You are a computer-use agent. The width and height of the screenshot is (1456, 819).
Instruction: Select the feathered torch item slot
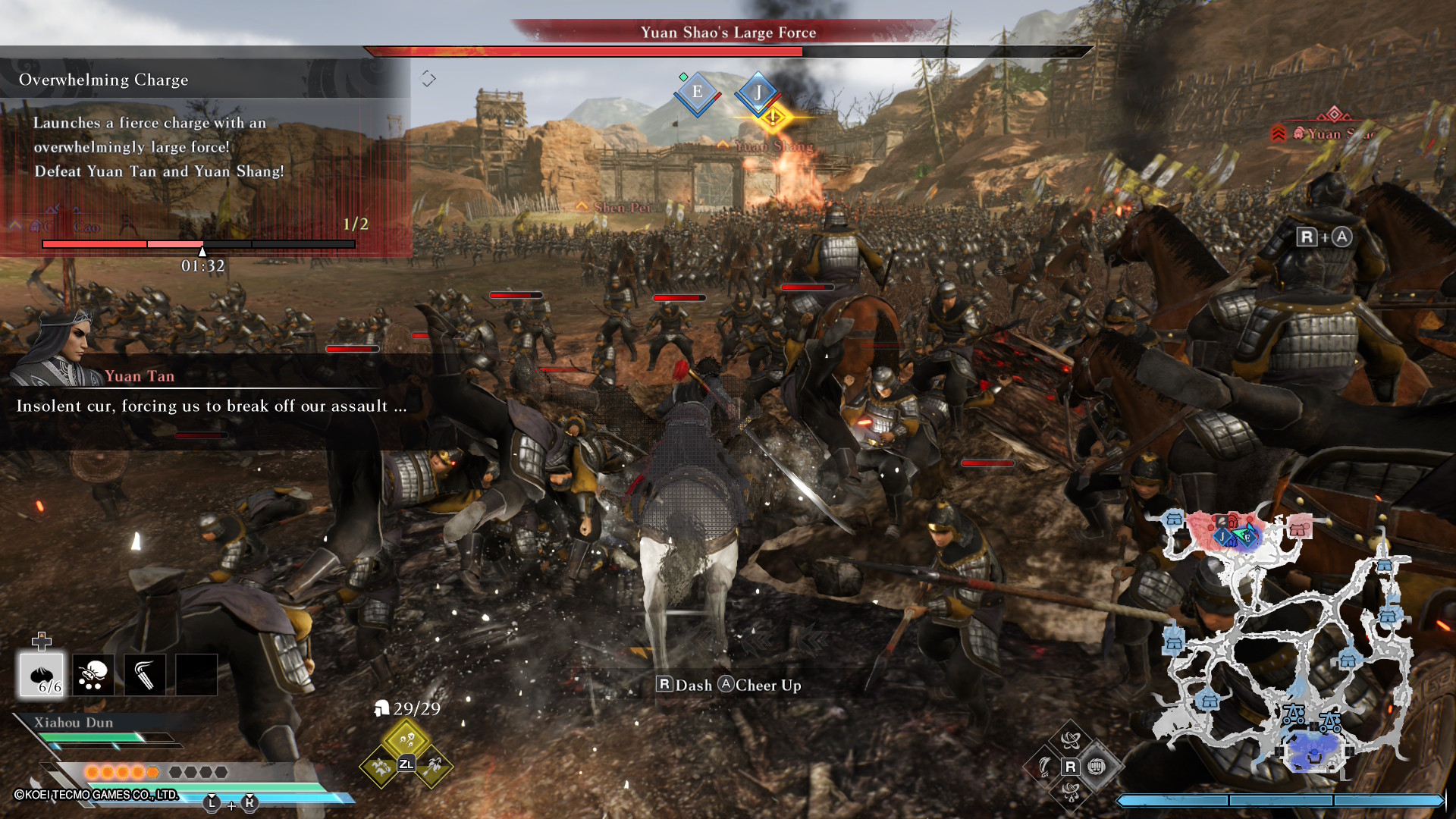pyautogui.click(x=145, y=674)
